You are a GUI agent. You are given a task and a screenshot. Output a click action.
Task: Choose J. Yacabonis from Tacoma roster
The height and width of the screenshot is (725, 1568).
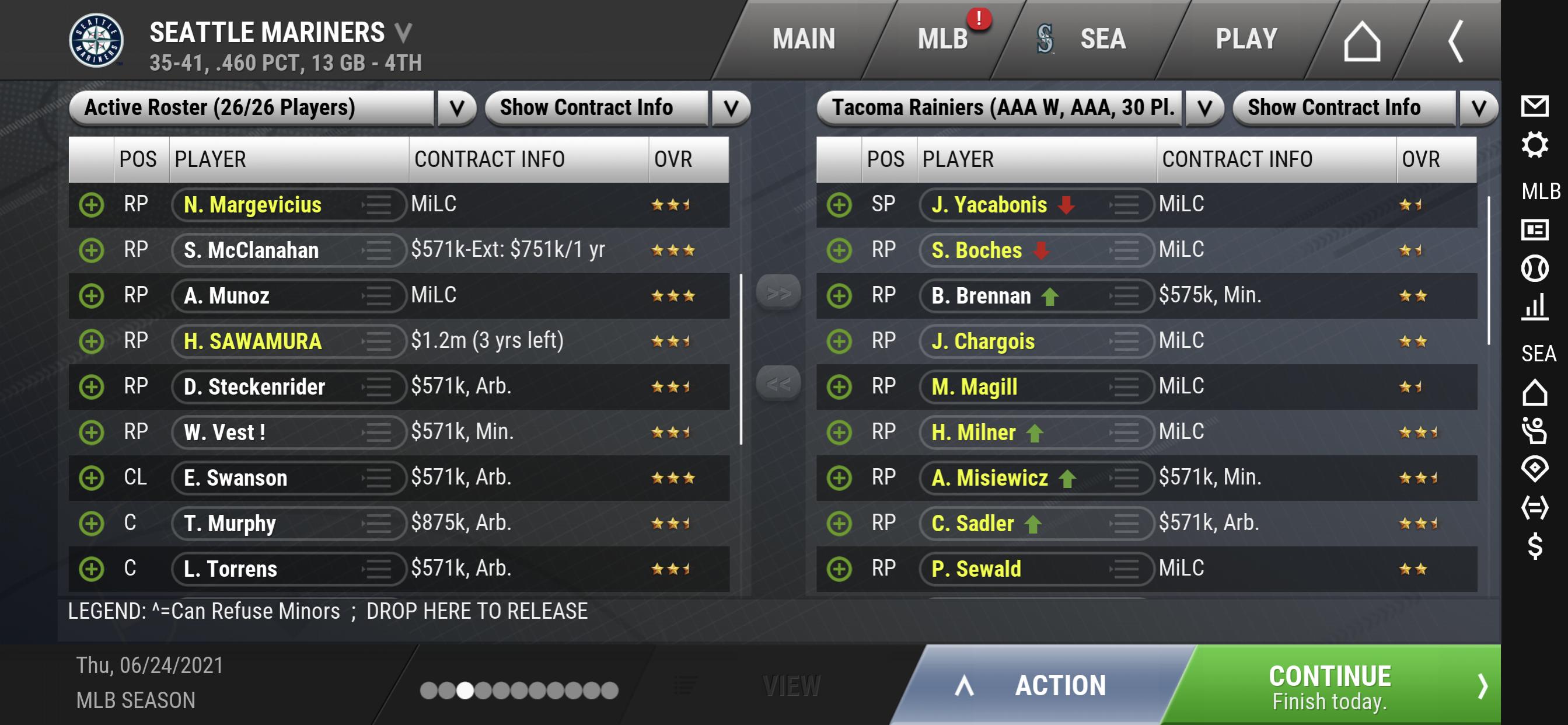[989, 204]
